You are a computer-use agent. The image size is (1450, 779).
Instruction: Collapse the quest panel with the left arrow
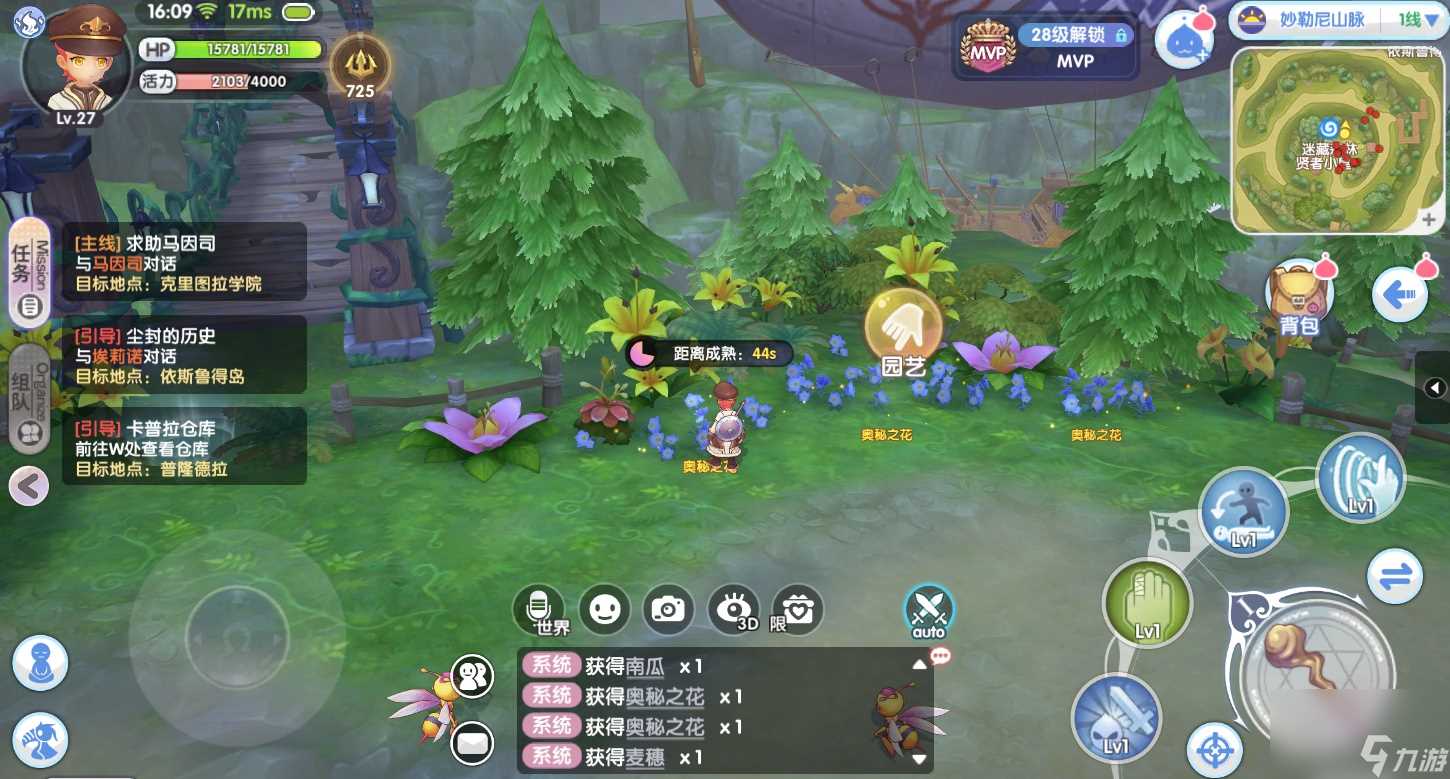coord(28,486)
